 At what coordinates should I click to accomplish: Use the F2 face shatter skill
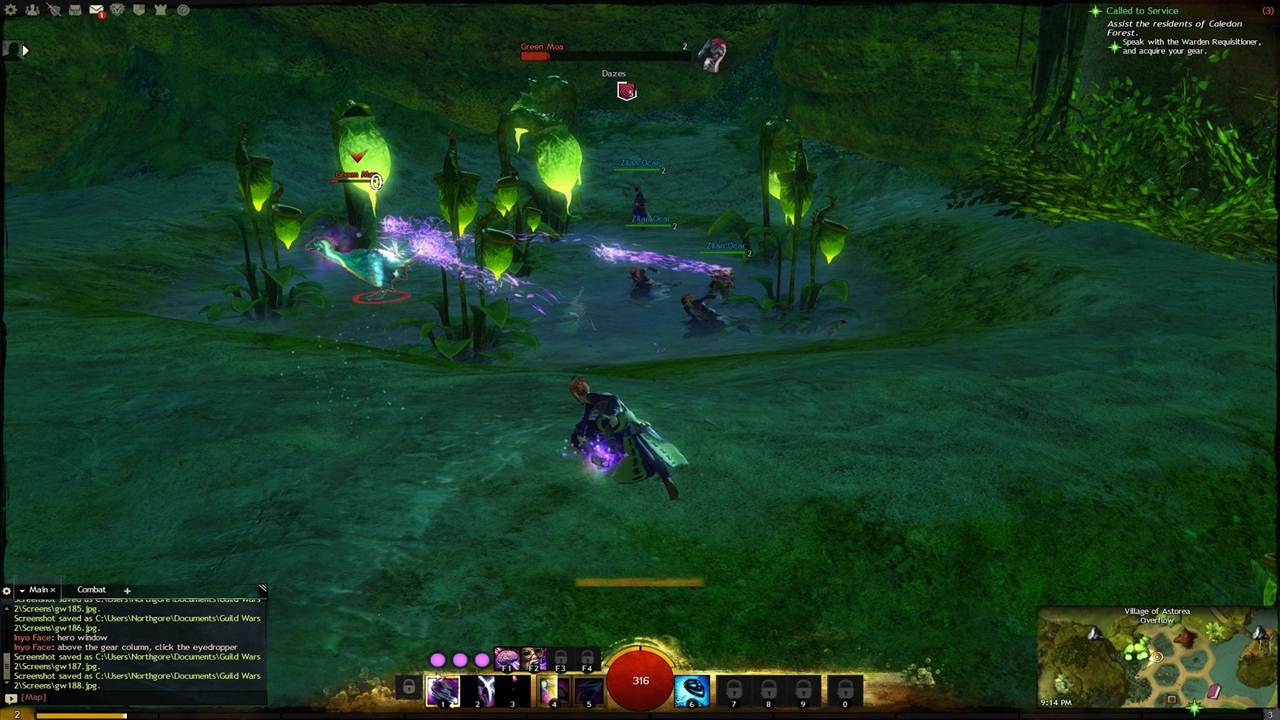(x=534, y=660)
